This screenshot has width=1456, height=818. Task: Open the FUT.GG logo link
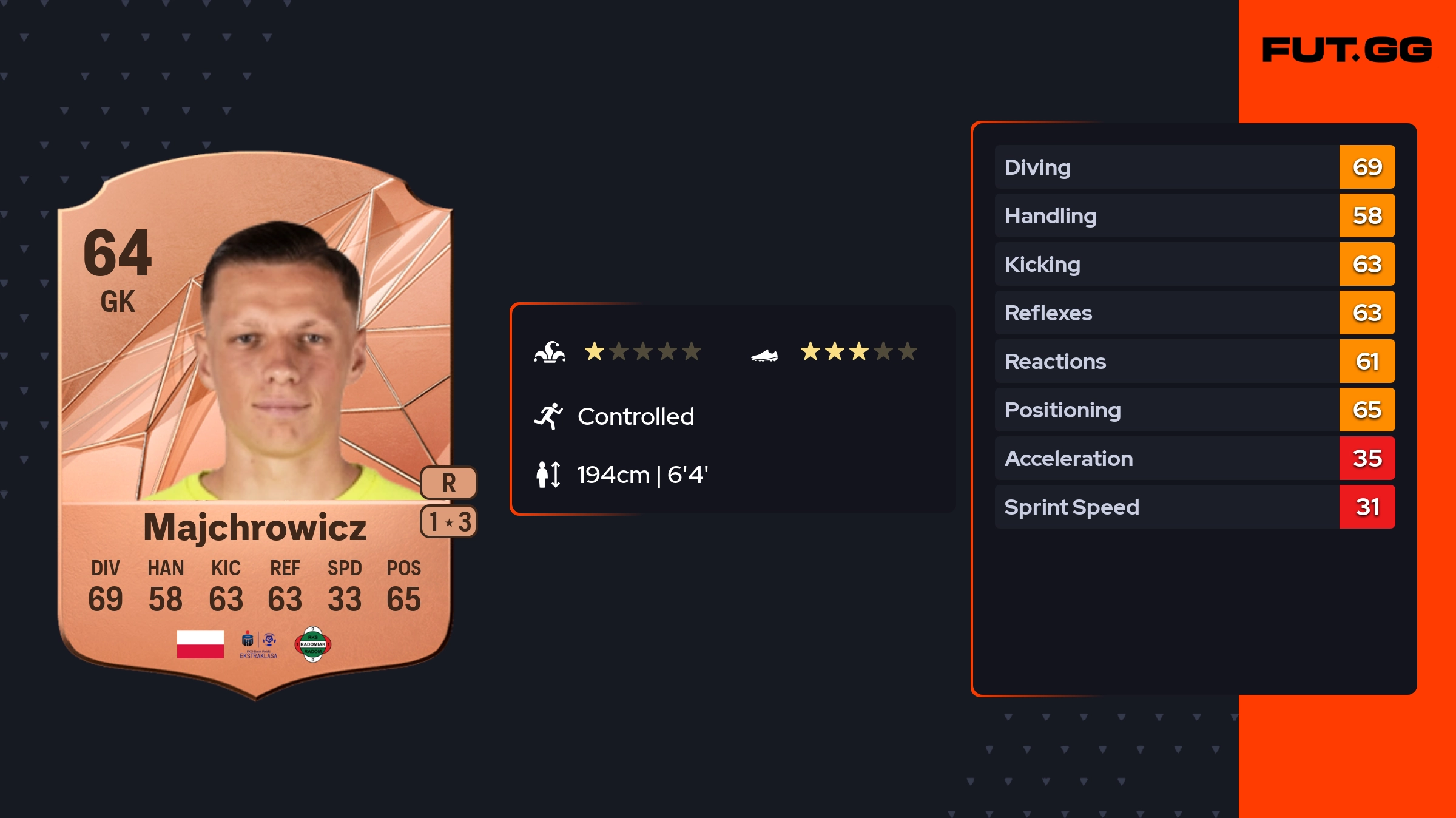click(x=1347, y=50)
